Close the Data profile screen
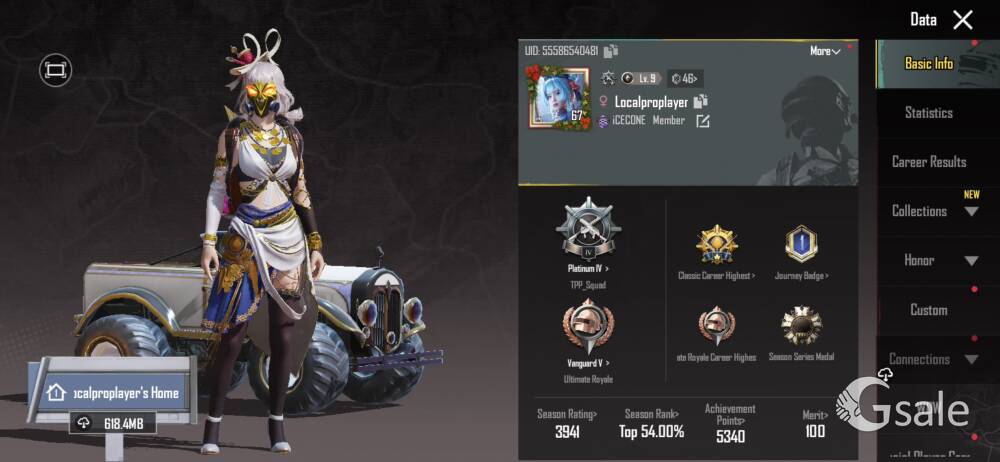1000x462 pixels. click(x=962, y=20)
